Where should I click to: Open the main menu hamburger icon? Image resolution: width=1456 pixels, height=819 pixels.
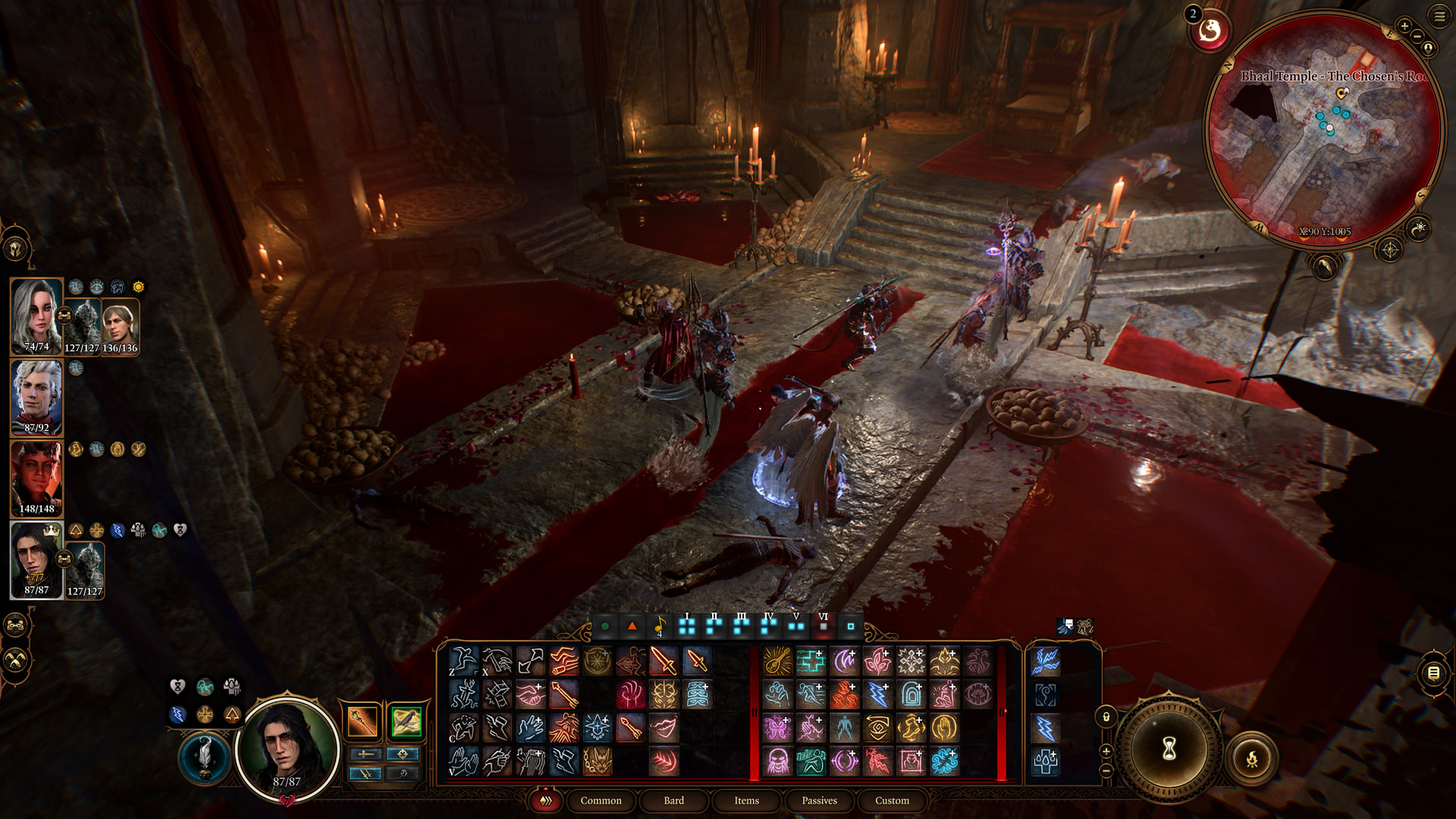click(x=1439, y=16)
